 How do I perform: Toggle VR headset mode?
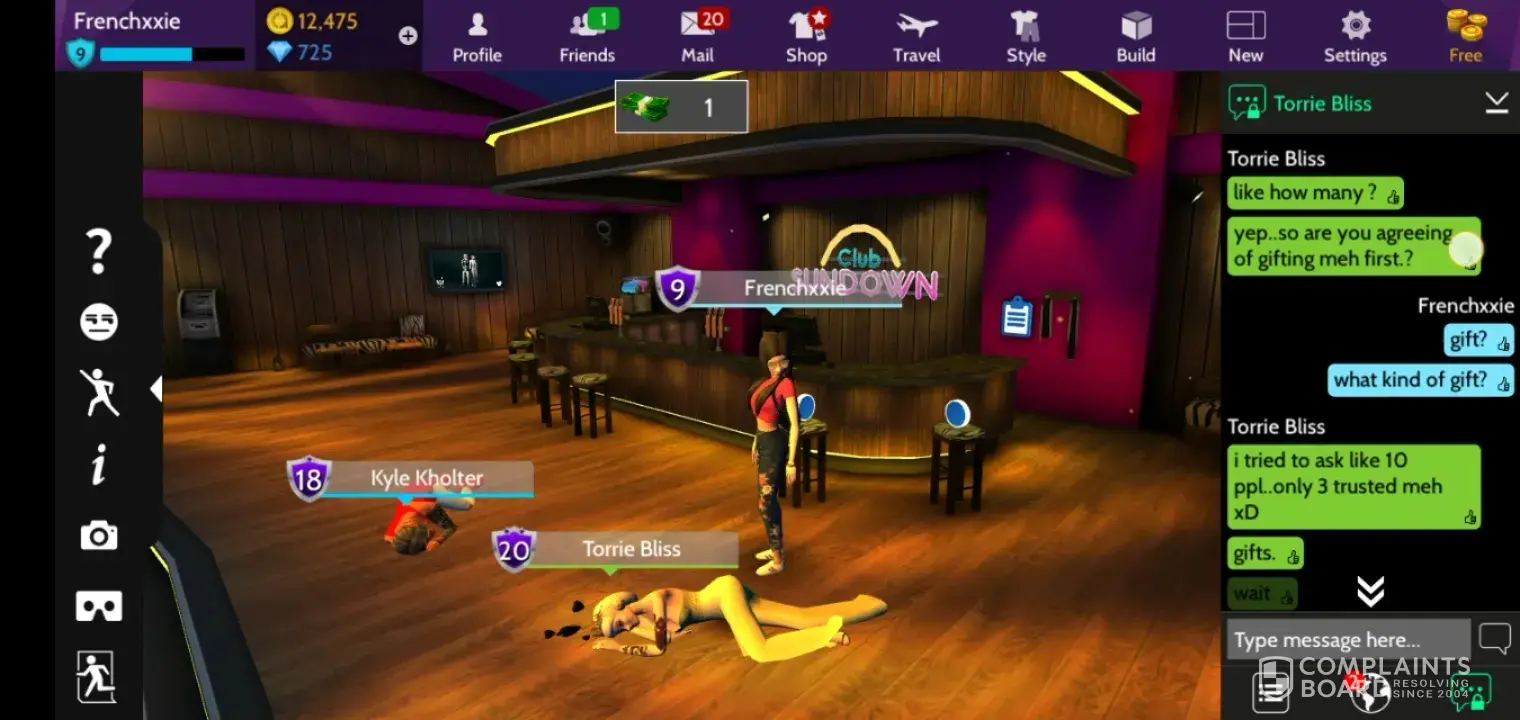(99, 606)
